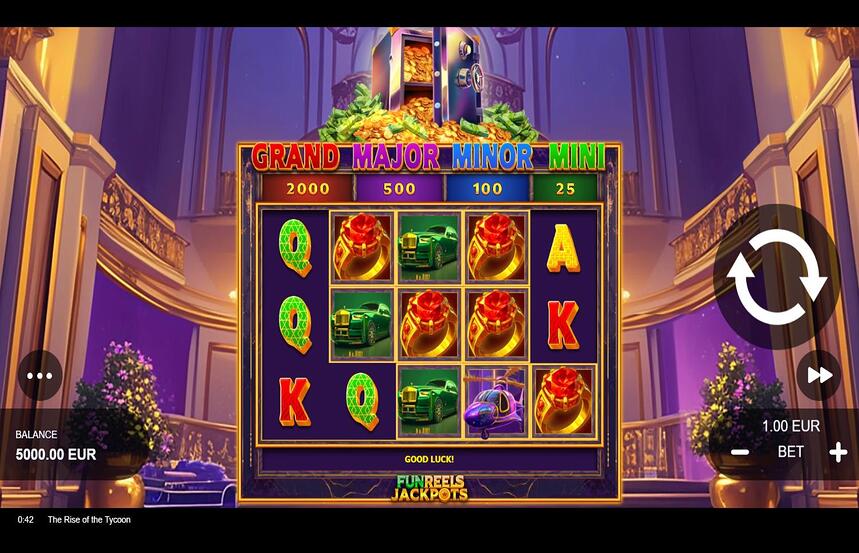The width and height of the screenshot is (859, 553).
Task: Decrease the bet with the minus button
Action: pos(740,452)
